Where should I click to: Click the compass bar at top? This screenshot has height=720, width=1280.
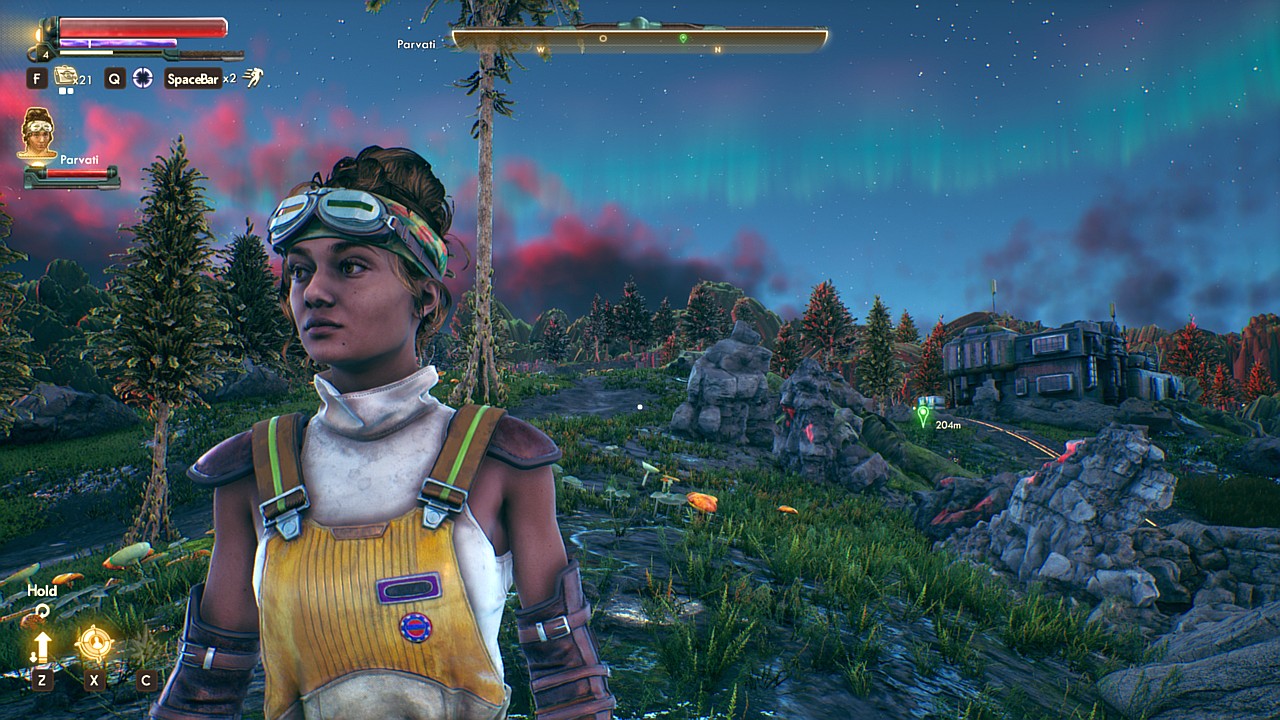(639, 39)
